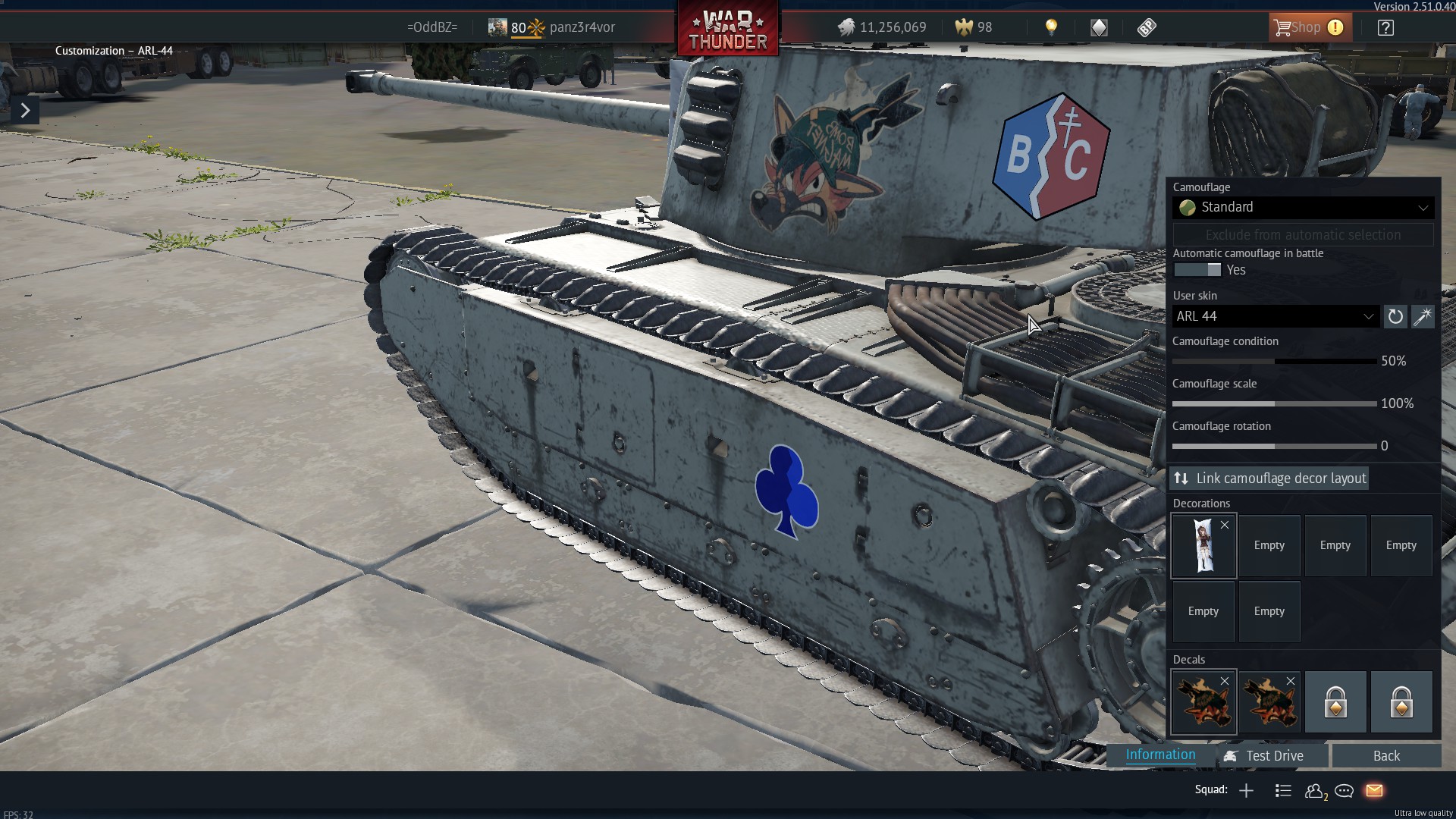The width and height of the screenshot is (1456, 819).
Task: Click the light bulb icon
Action: pyautogui.click(x=1051, y=28)
